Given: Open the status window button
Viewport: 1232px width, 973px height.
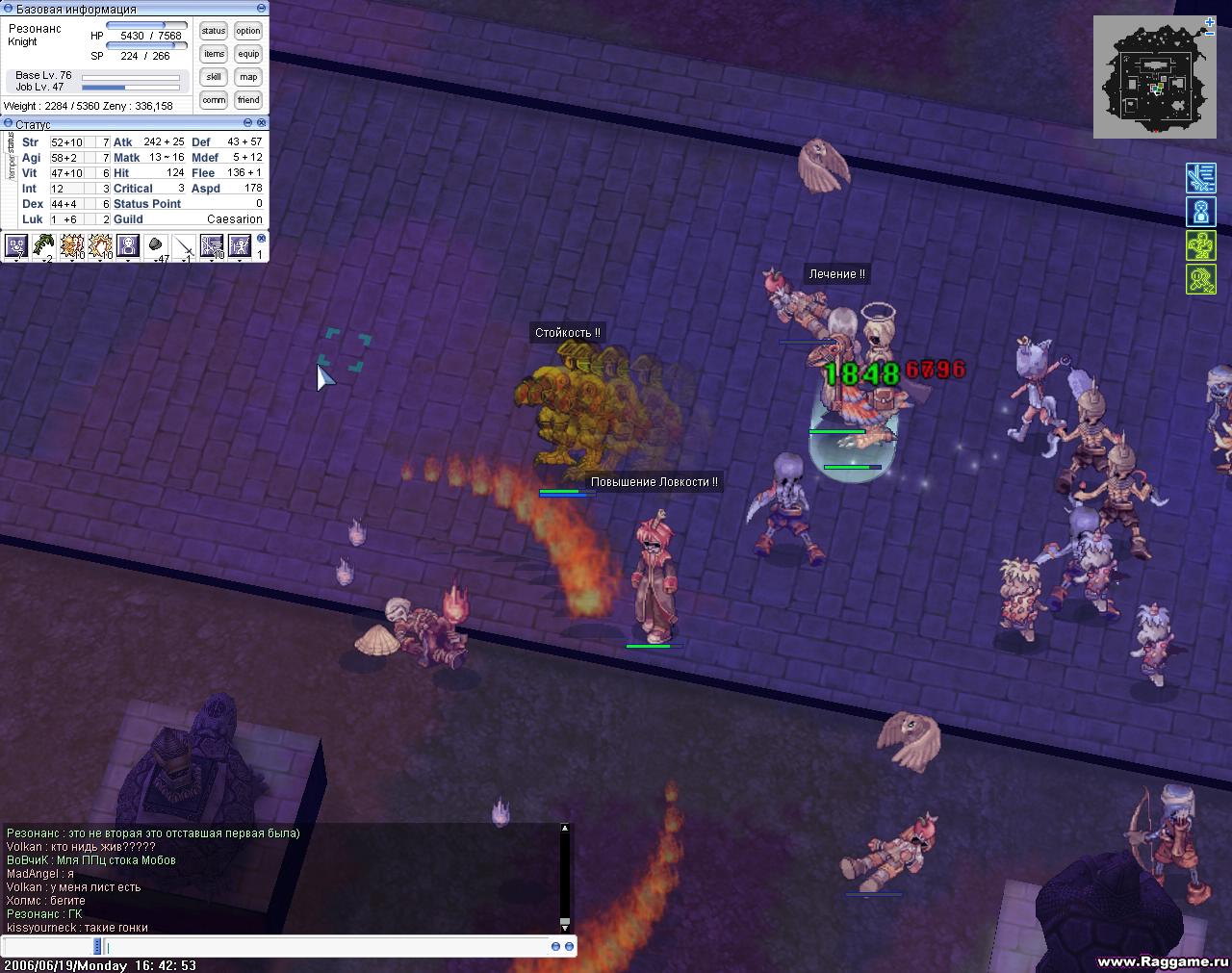Looking at the screenshot, I should [x=214, y=31].
